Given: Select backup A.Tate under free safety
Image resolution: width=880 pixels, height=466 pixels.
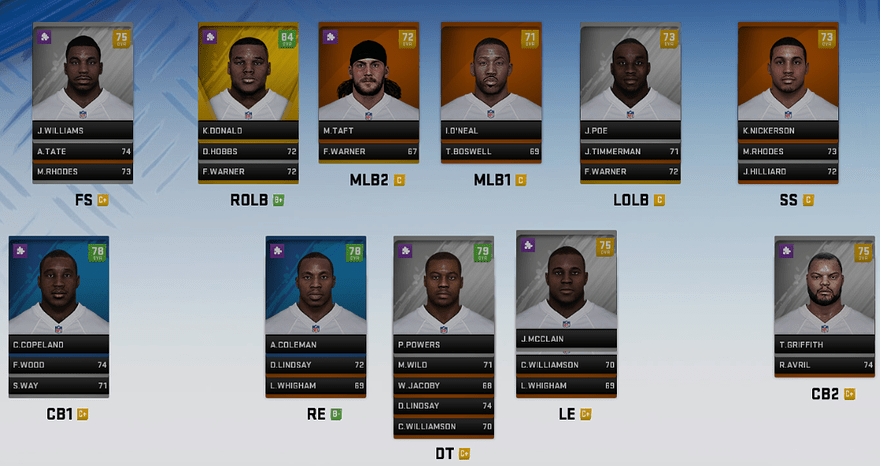Looking at the screenshot, I should 83,151.
